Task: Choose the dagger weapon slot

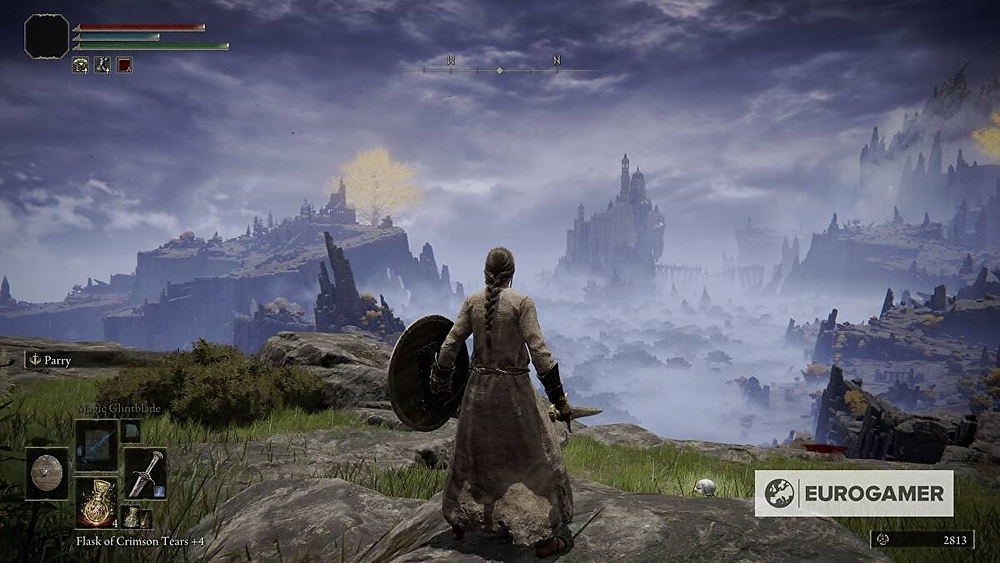Action: pos(145,473)
